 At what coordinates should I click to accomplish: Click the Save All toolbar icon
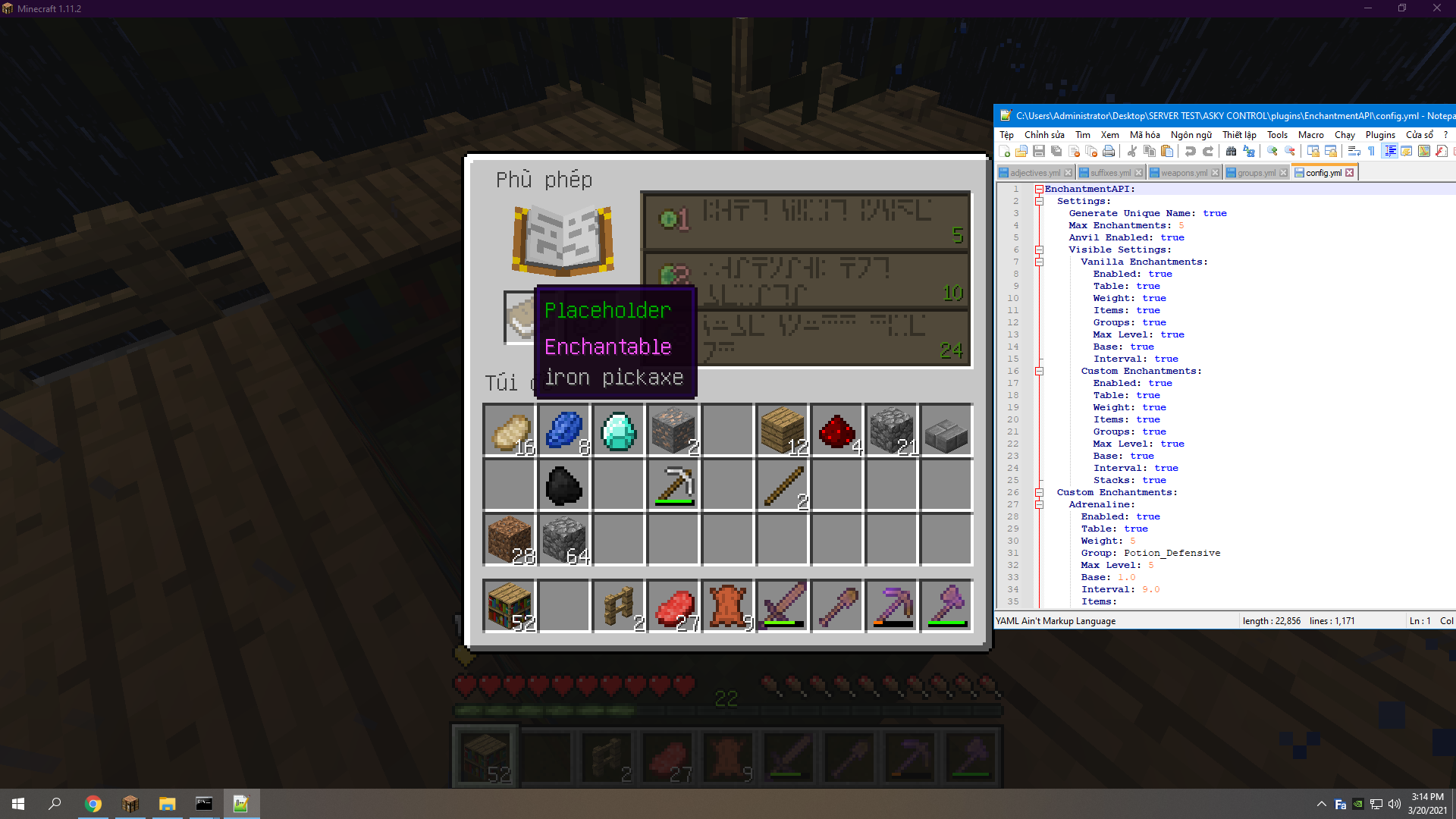[x=1056, y=151]
